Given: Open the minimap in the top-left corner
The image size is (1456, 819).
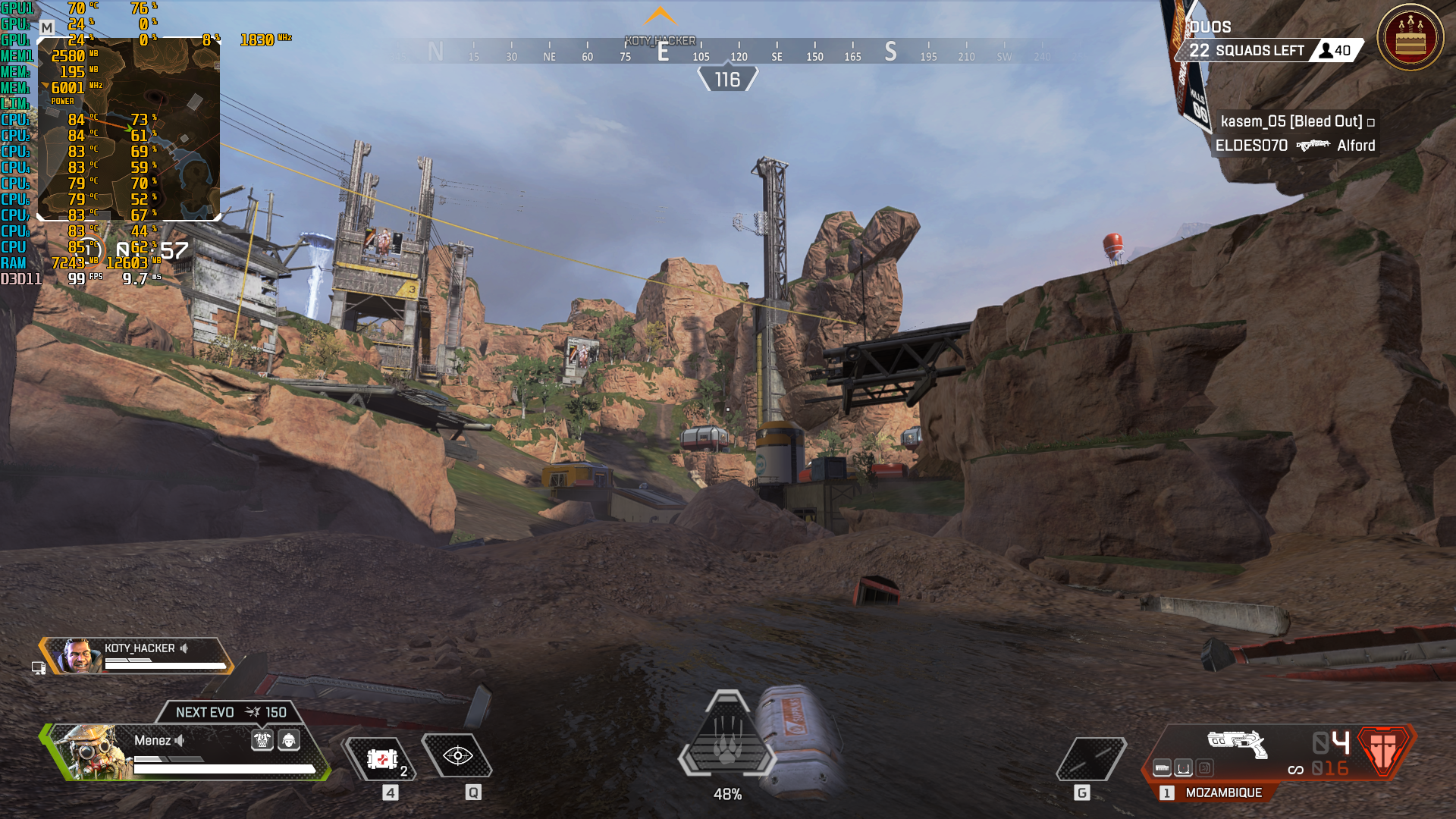Looking at the screenshot, I should click(x=129, y=129).
